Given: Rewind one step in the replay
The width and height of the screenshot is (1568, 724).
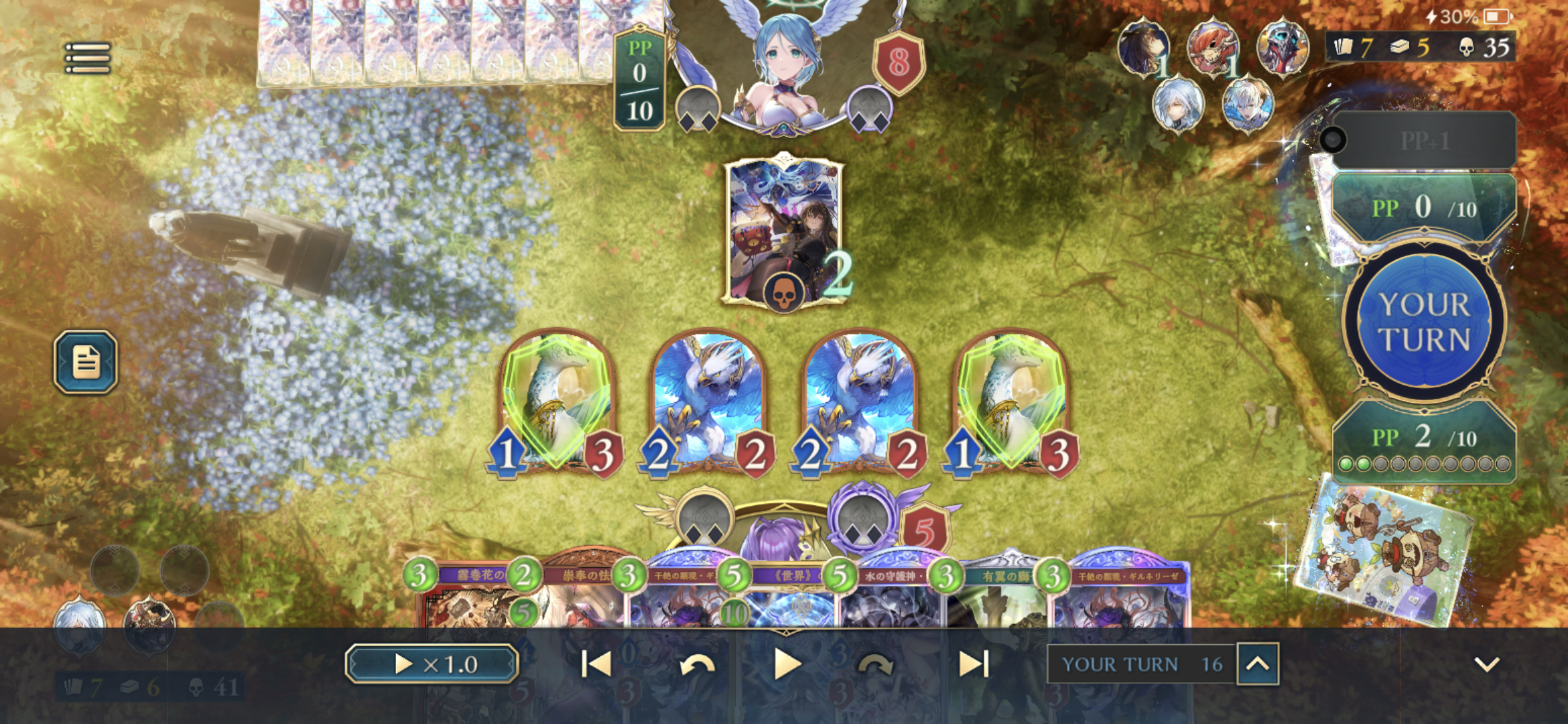Looking at the screenshot, I should pos(697,665).
